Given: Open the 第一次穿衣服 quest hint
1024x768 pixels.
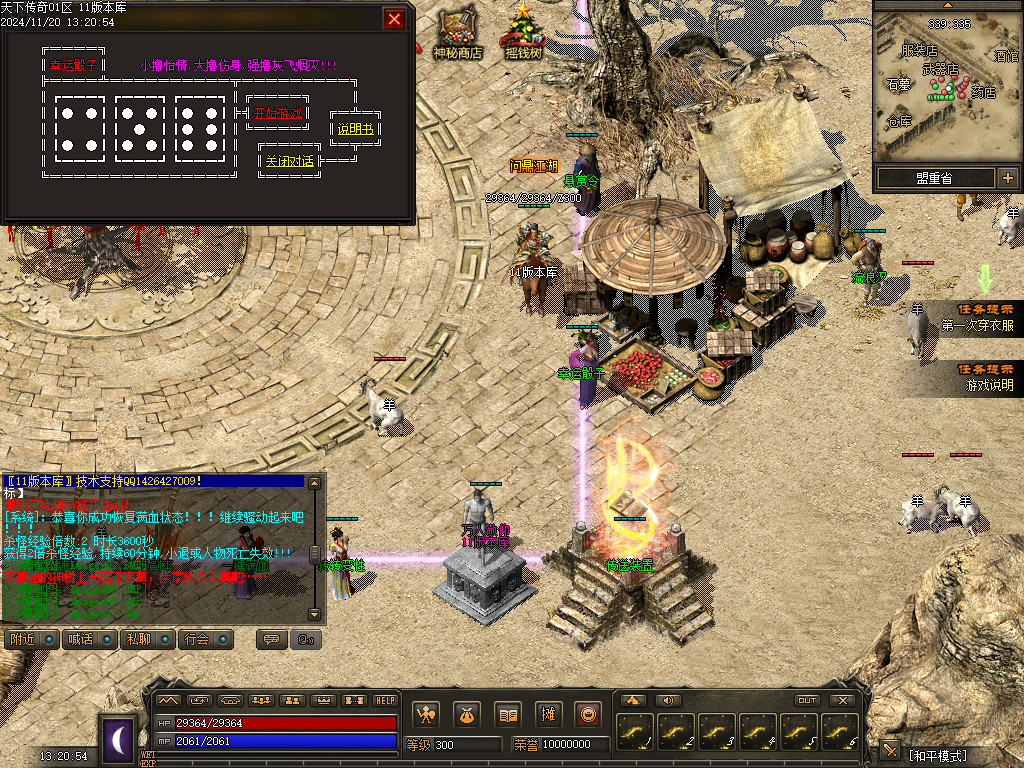Looking at the screenshot, I should [976, 318].
